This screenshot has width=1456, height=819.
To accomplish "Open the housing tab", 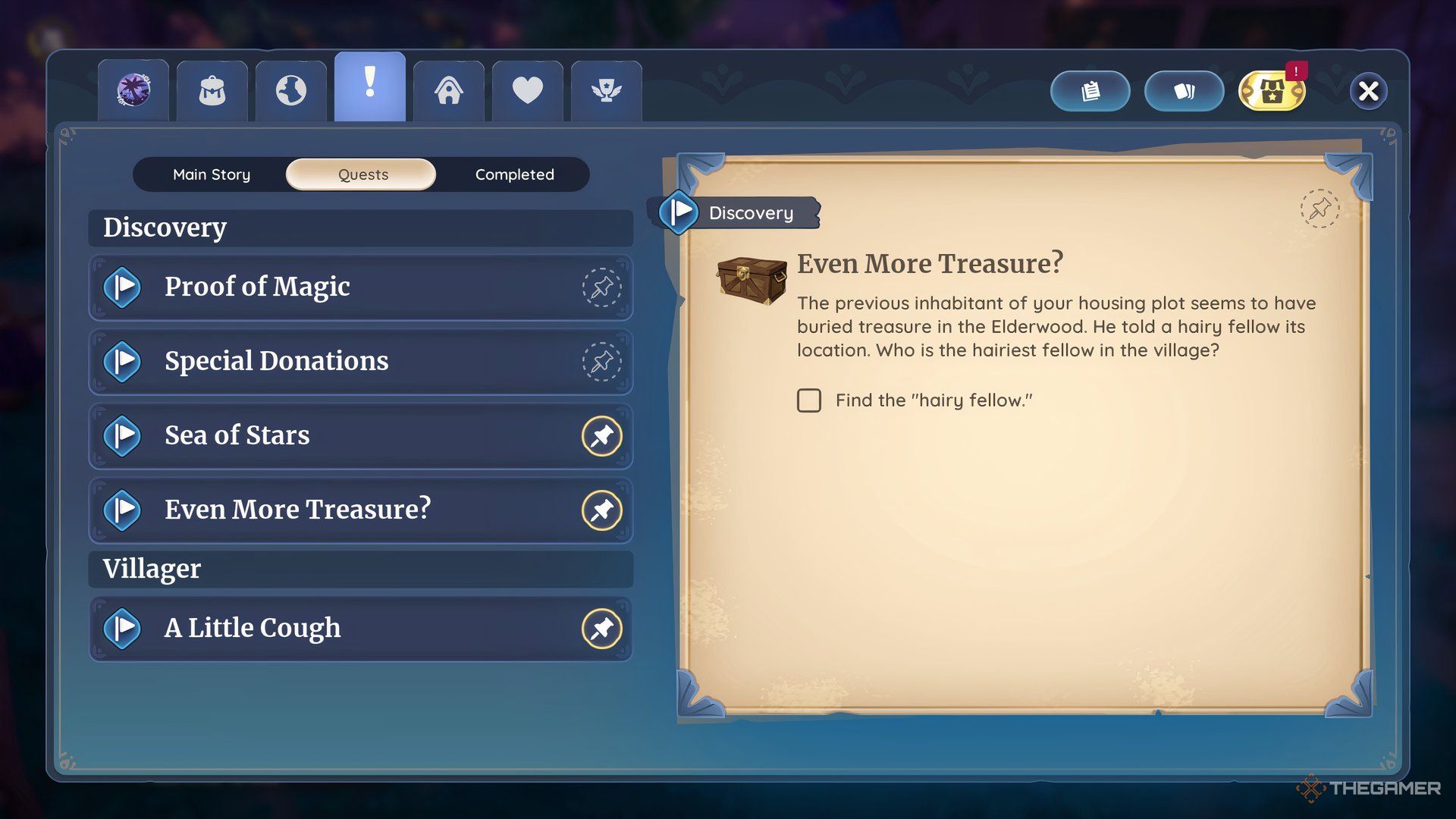I will [449, 91].
